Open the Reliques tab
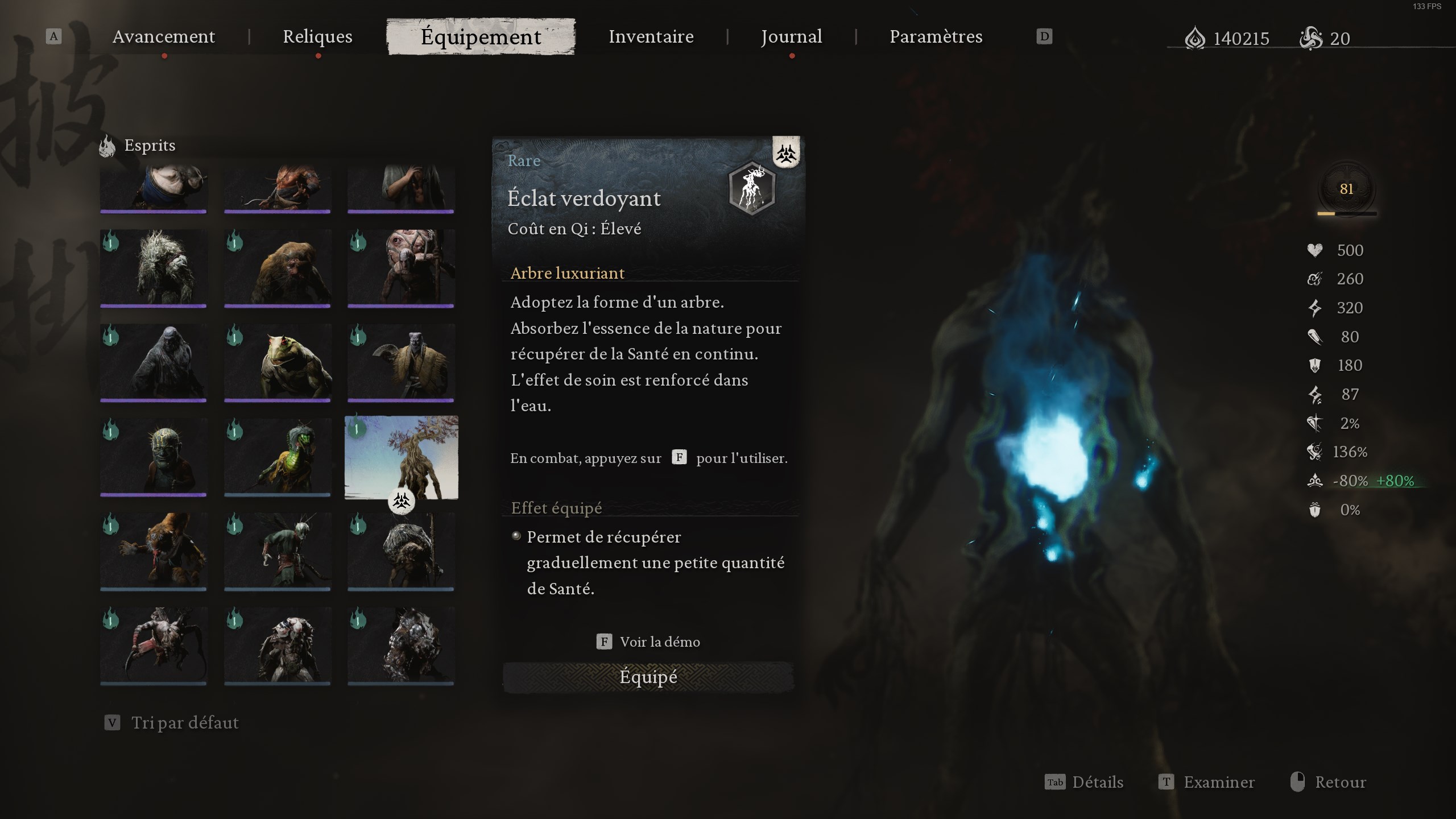This screenshot has height=819, width=1456. tap(317, 36)
